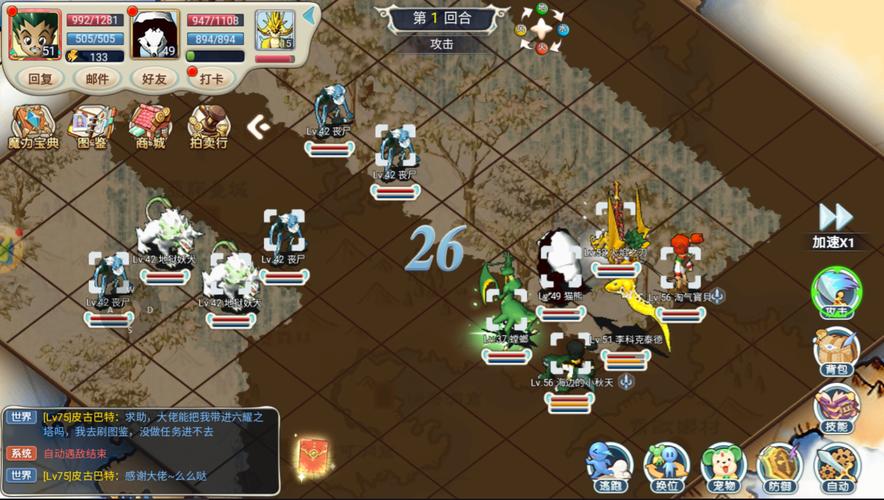This screenshot has width=884, height=500.
Task: Click the 打卡 check-in button
Action: click(x=211, y=78)
